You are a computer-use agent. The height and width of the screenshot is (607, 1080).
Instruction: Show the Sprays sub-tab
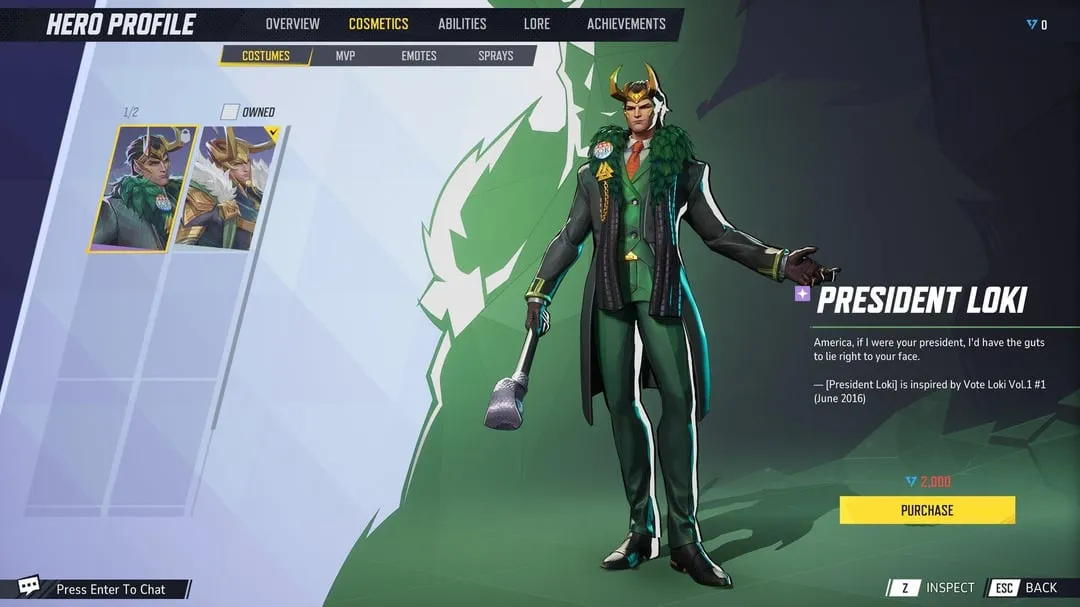pos(496,56)
